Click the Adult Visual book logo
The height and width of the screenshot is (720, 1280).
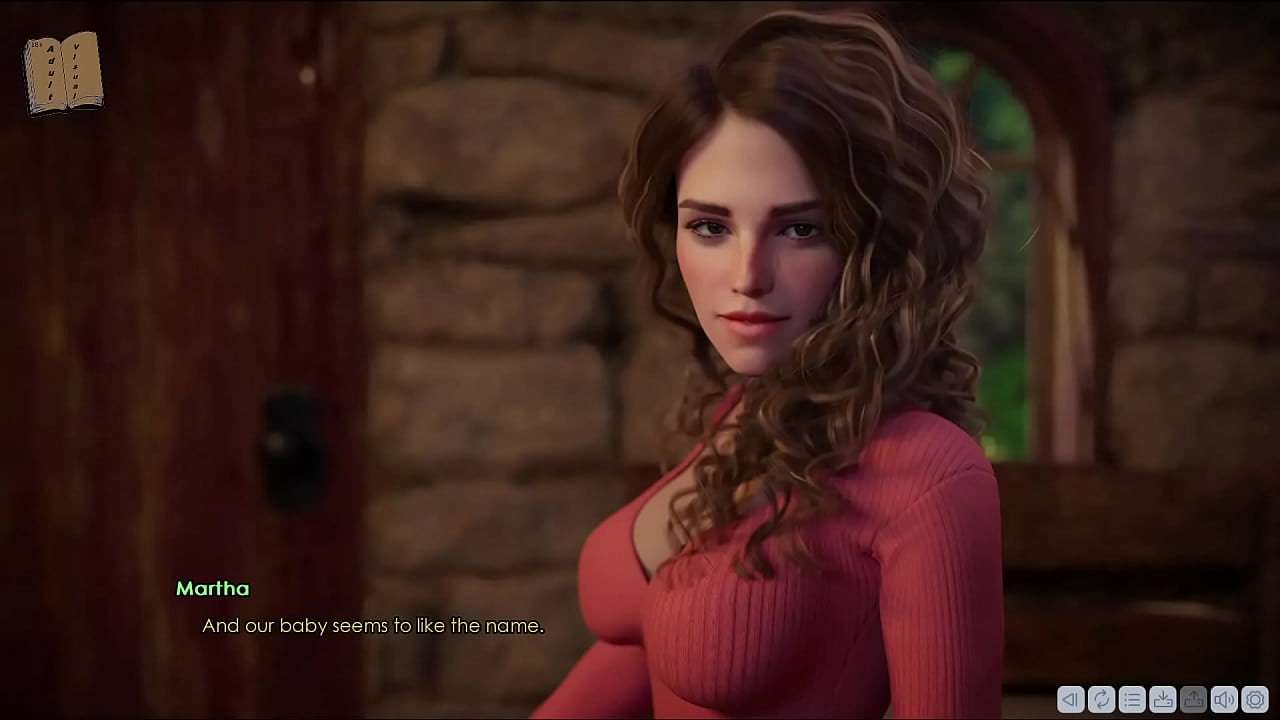click(62, 72)
